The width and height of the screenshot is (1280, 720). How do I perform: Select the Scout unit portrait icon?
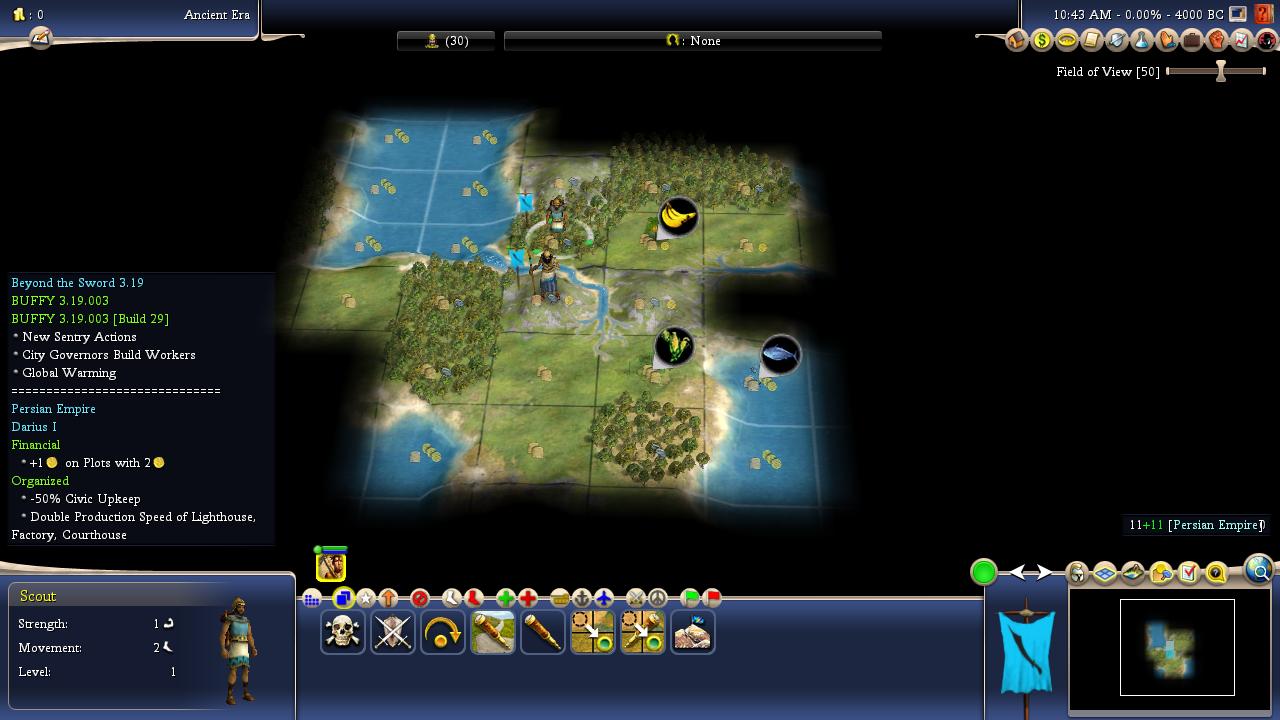331,566
